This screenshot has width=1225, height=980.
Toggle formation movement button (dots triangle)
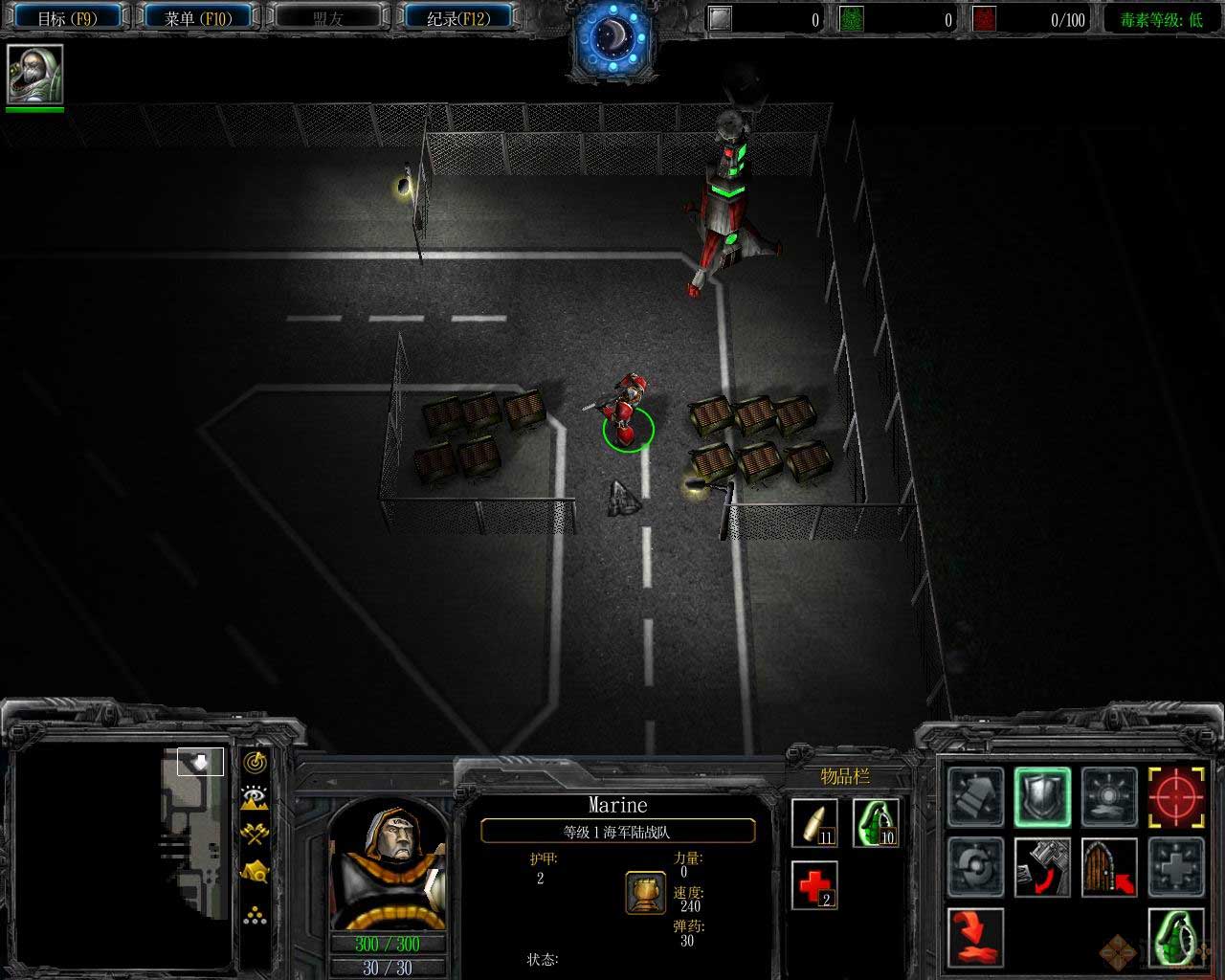pos(255,915)
